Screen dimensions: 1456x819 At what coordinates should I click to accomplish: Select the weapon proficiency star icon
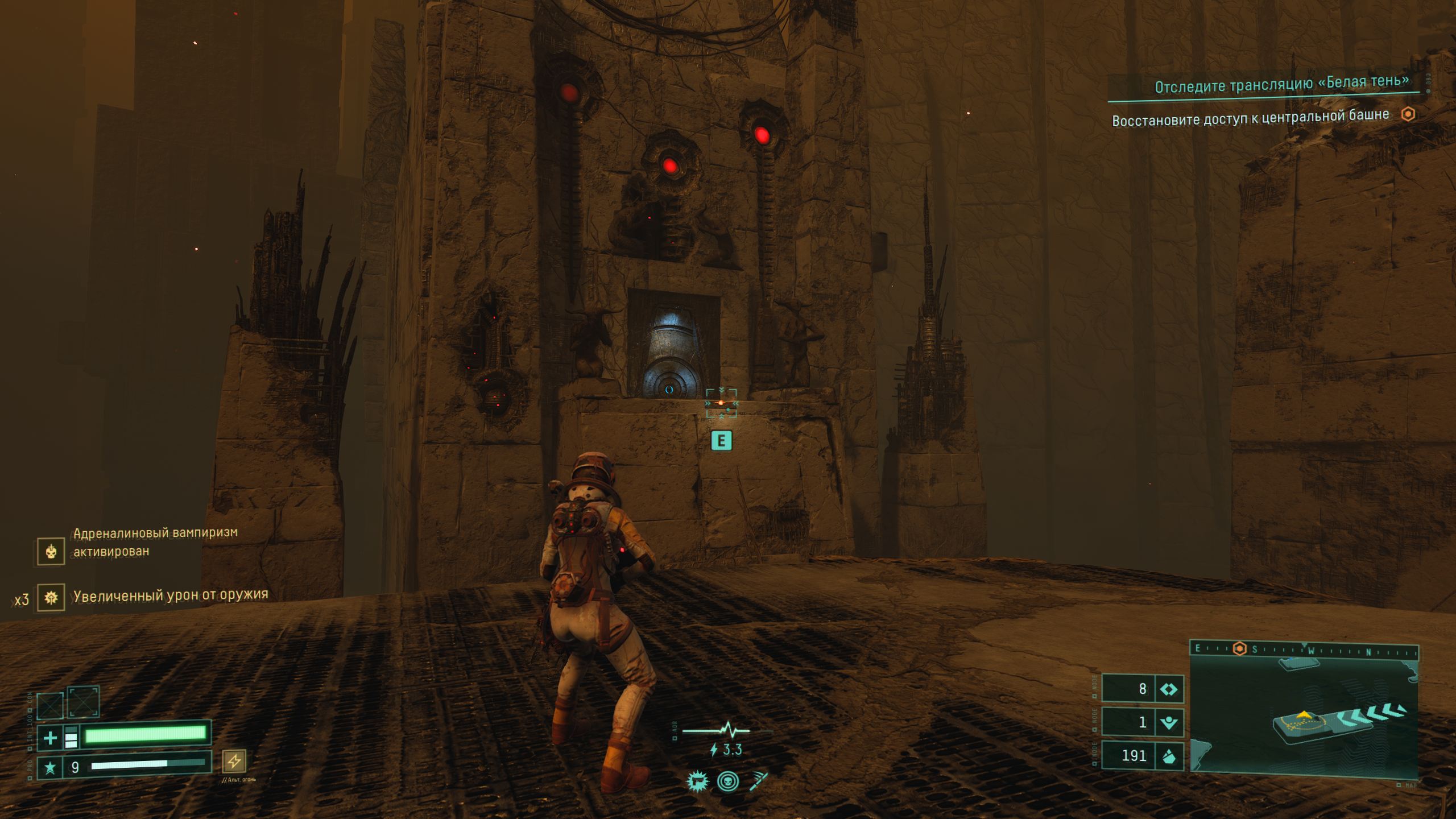click(50, 768)
